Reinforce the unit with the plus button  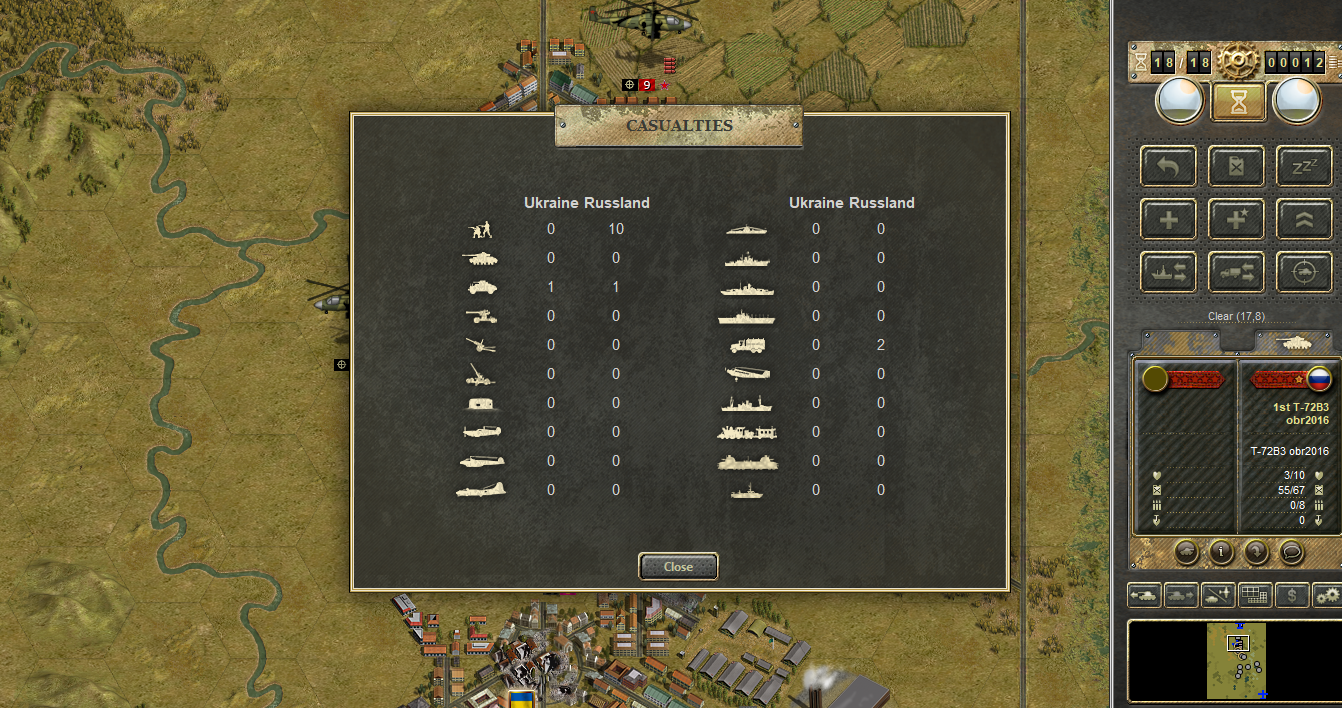click(1169, 220)
